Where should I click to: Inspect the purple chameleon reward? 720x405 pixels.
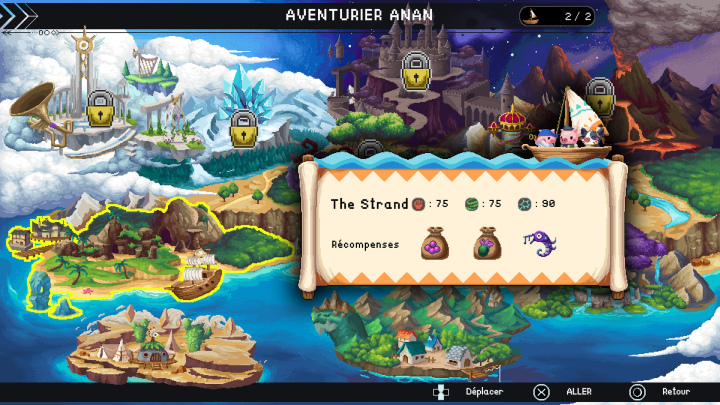click(540, 243)
